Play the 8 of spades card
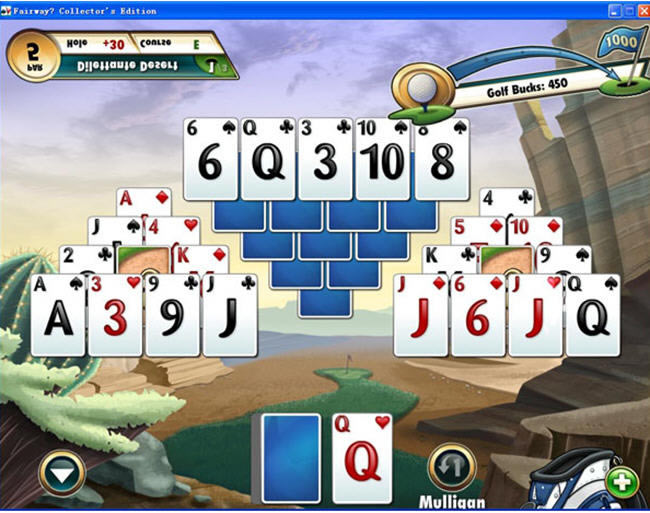This screenshot has height=513, width=650. pos(441,160)
